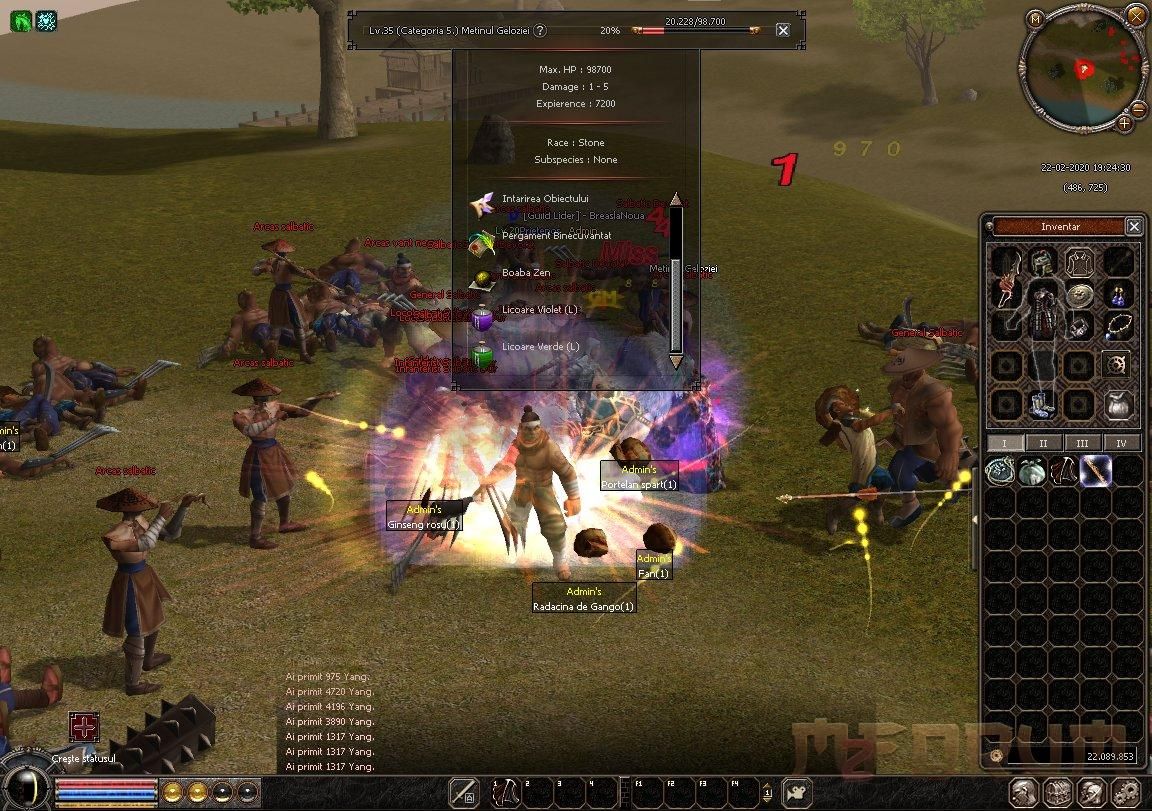Close the Metinul Geloziei target info bar
1152x811 pixels.
783,30
